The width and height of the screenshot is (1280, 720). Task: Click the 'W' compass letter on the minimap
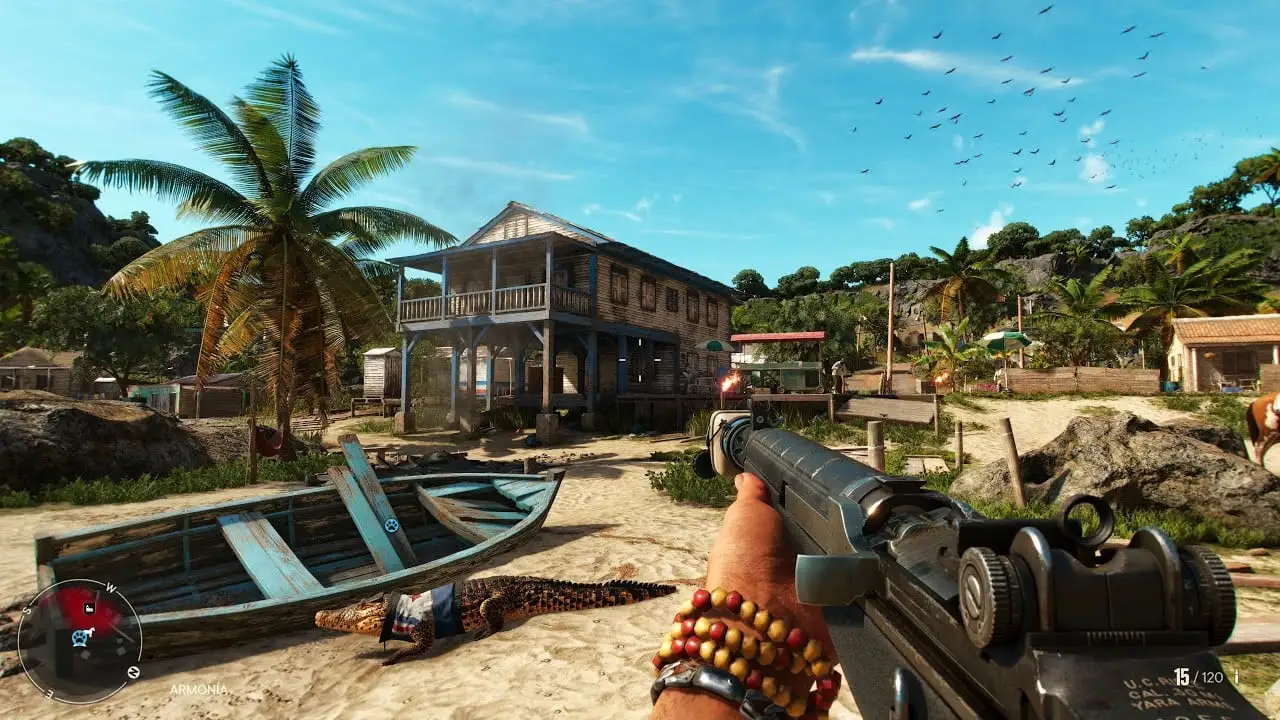(110, 587)
